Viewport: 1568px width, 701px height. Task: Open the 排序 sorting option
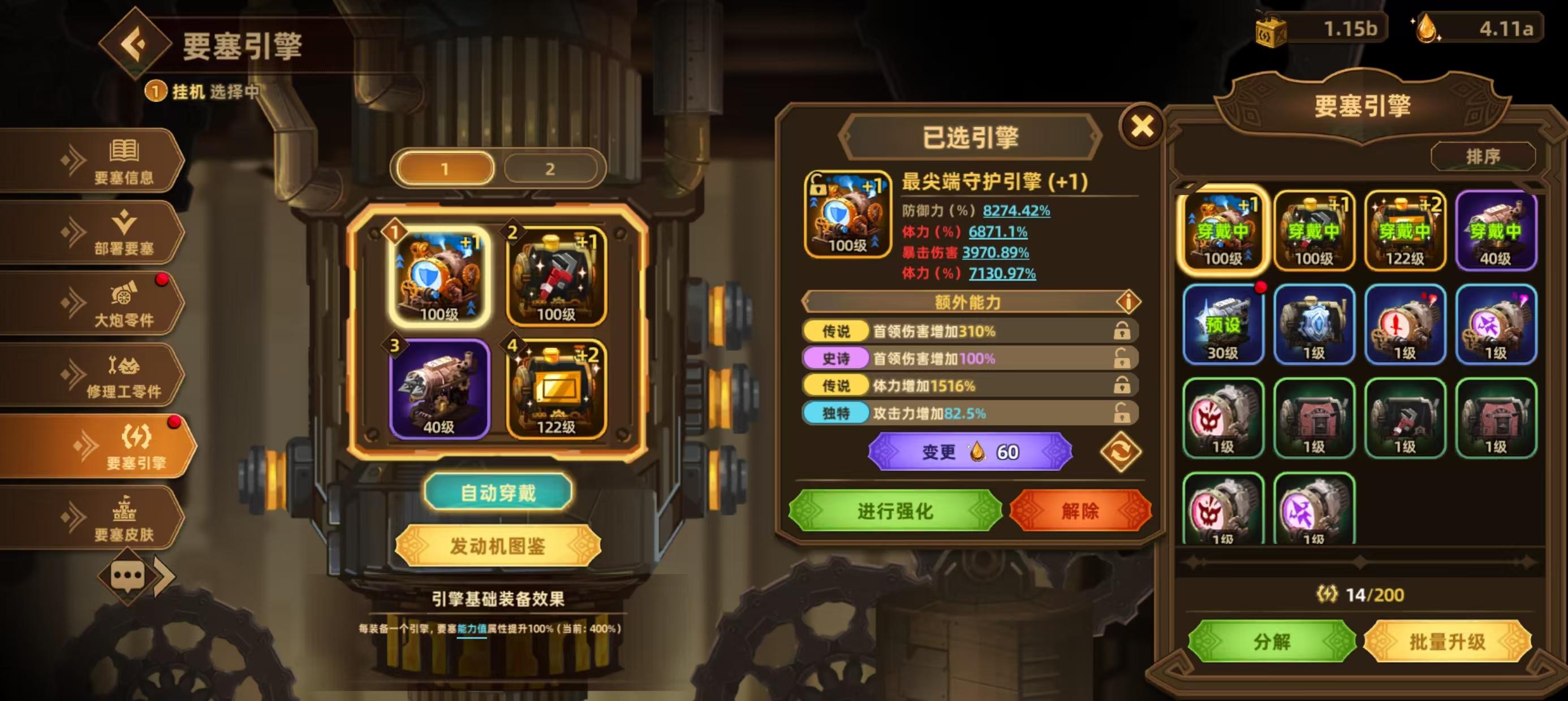coord(1483,157)
